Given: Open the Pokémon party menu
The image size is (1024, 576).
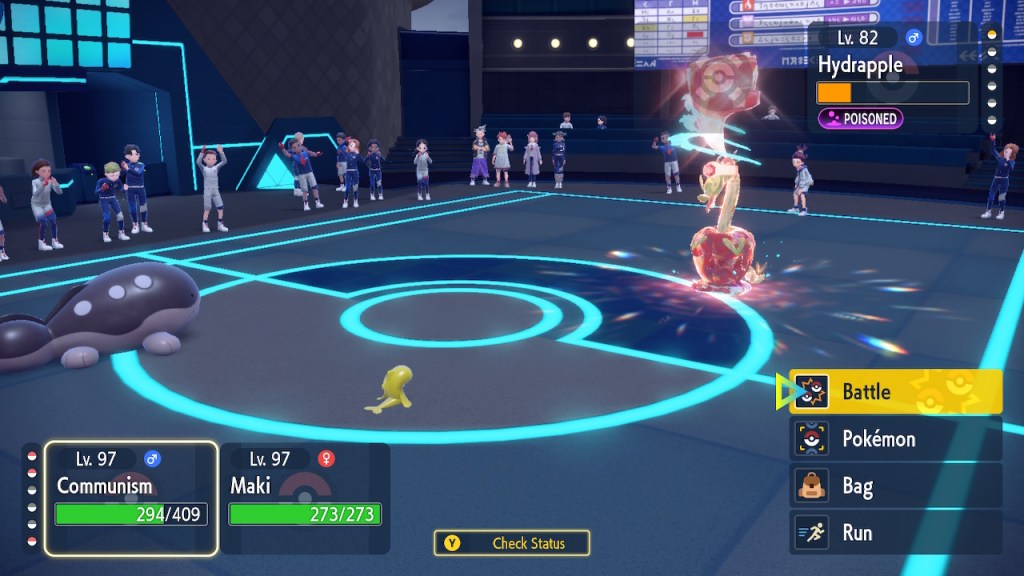Looking at the screenshot, I should pyautogui.click(x=895, y=439).
